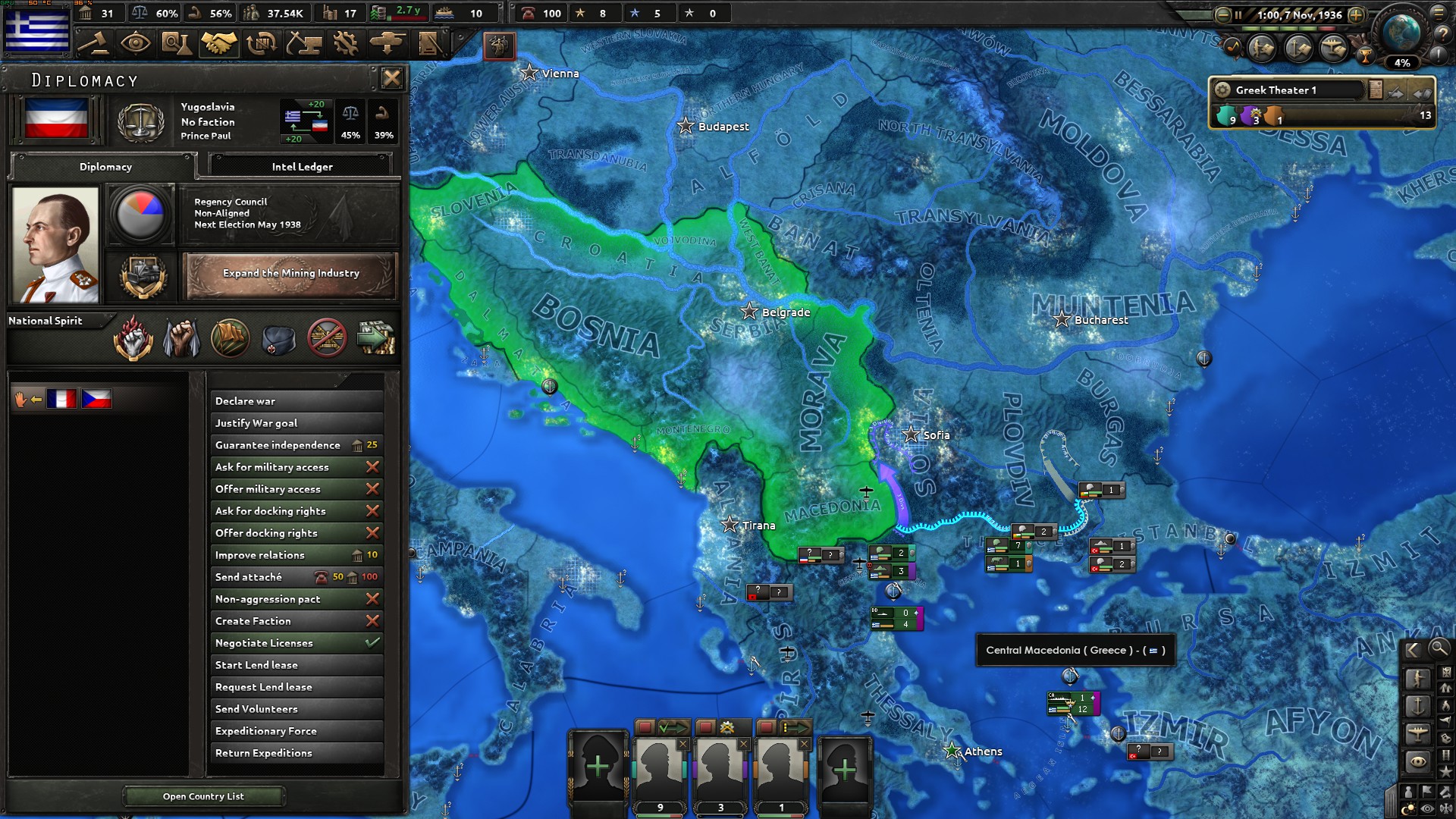
Task: Click Open Country List
Action: (x=203, y=795)
